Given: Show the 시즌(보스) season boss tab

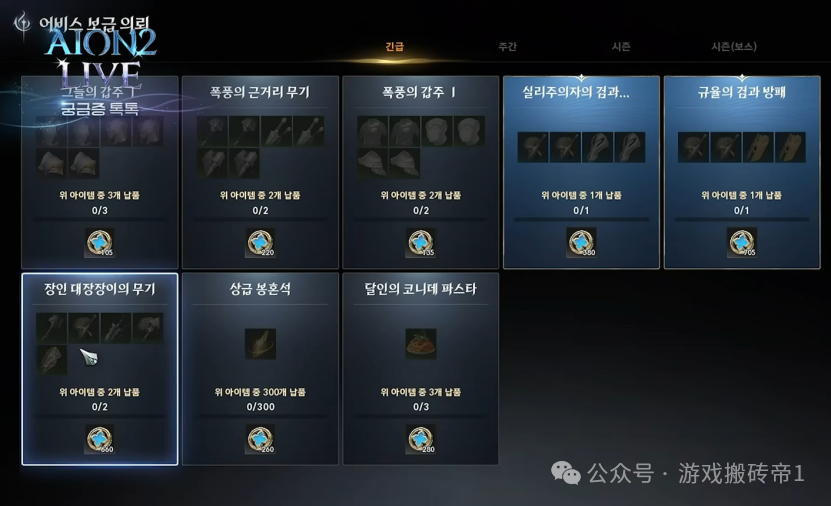Looking at the screenshot, I should click(x=733, y=47).
